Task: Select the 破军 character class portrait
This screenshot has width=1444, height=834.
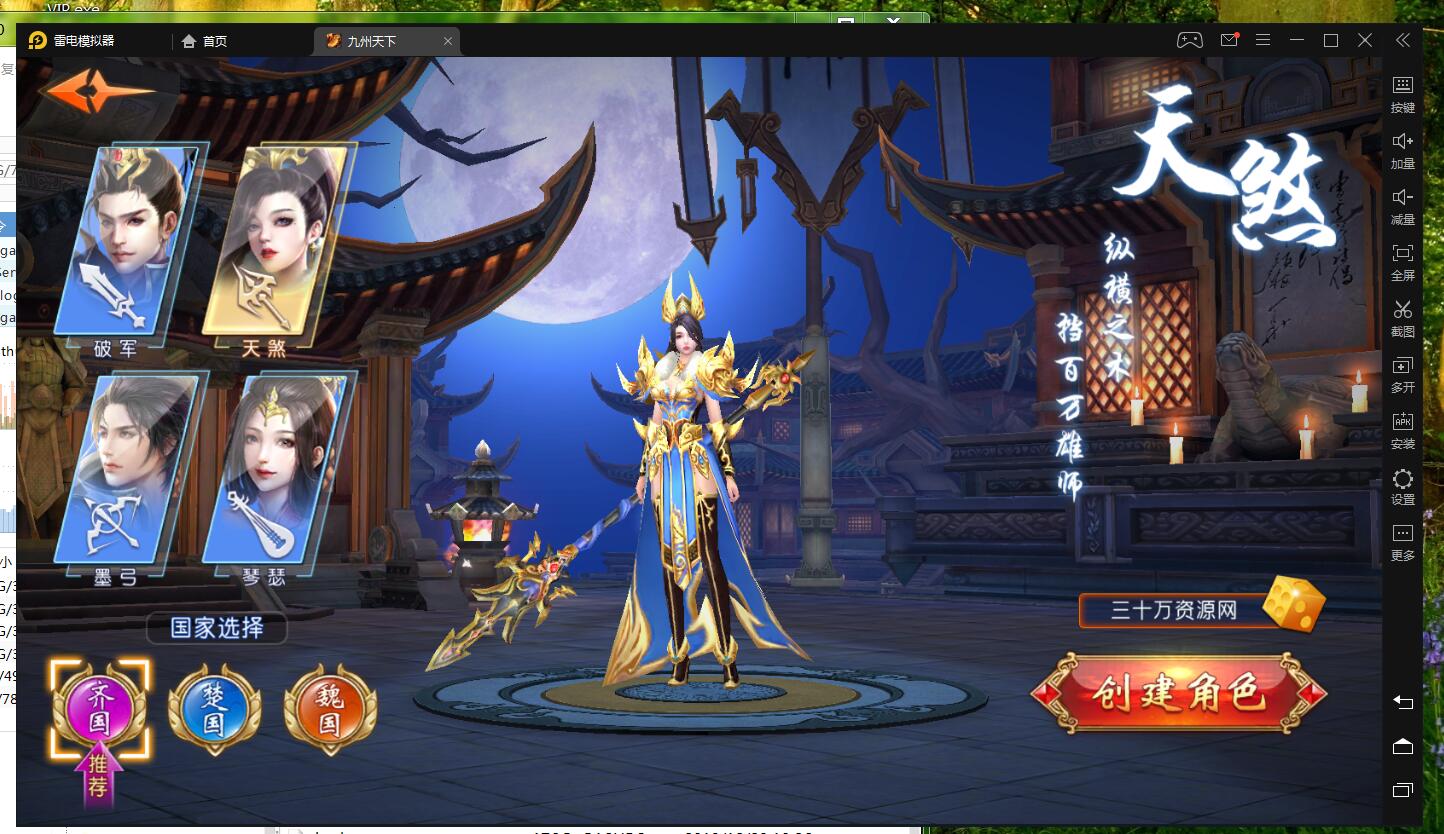Action: pos(128,240)
